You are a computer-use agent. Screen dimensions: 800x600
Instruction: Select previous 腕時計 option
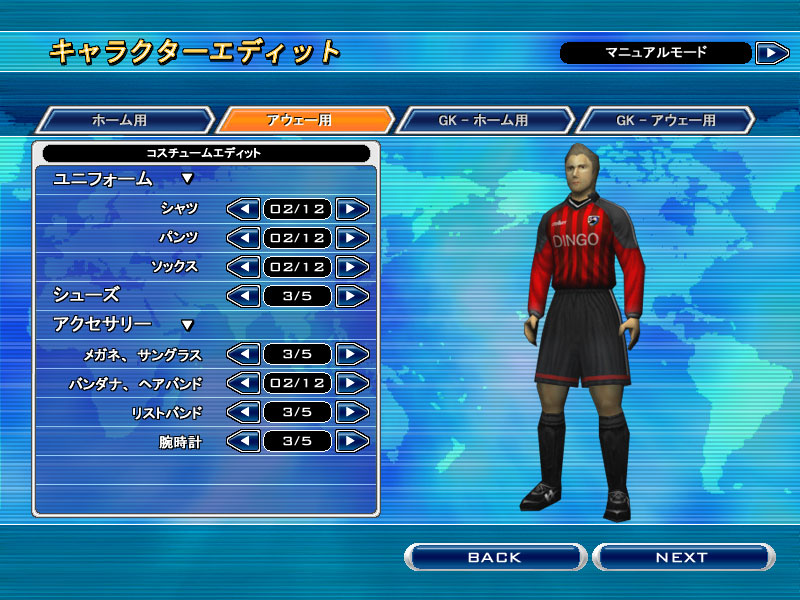pos(243,441)
